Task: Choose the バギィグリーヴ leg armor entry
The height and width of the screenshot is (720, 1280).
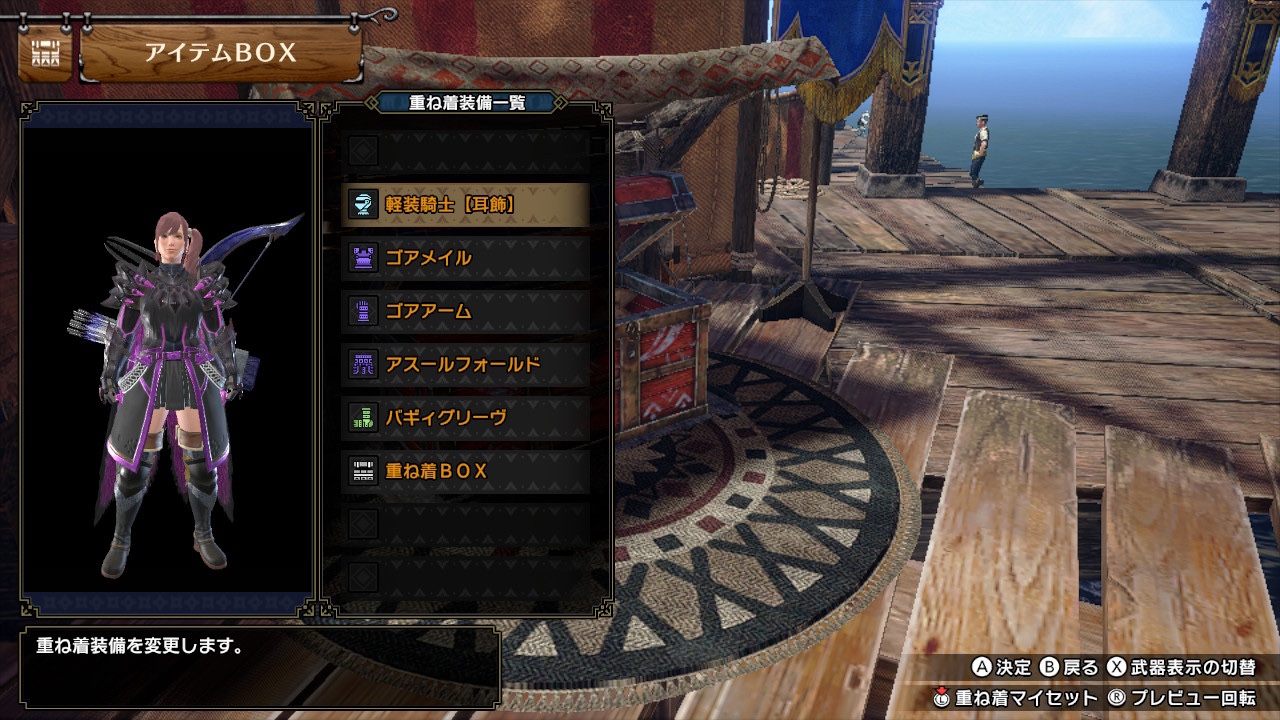Action: pos(466,417)
